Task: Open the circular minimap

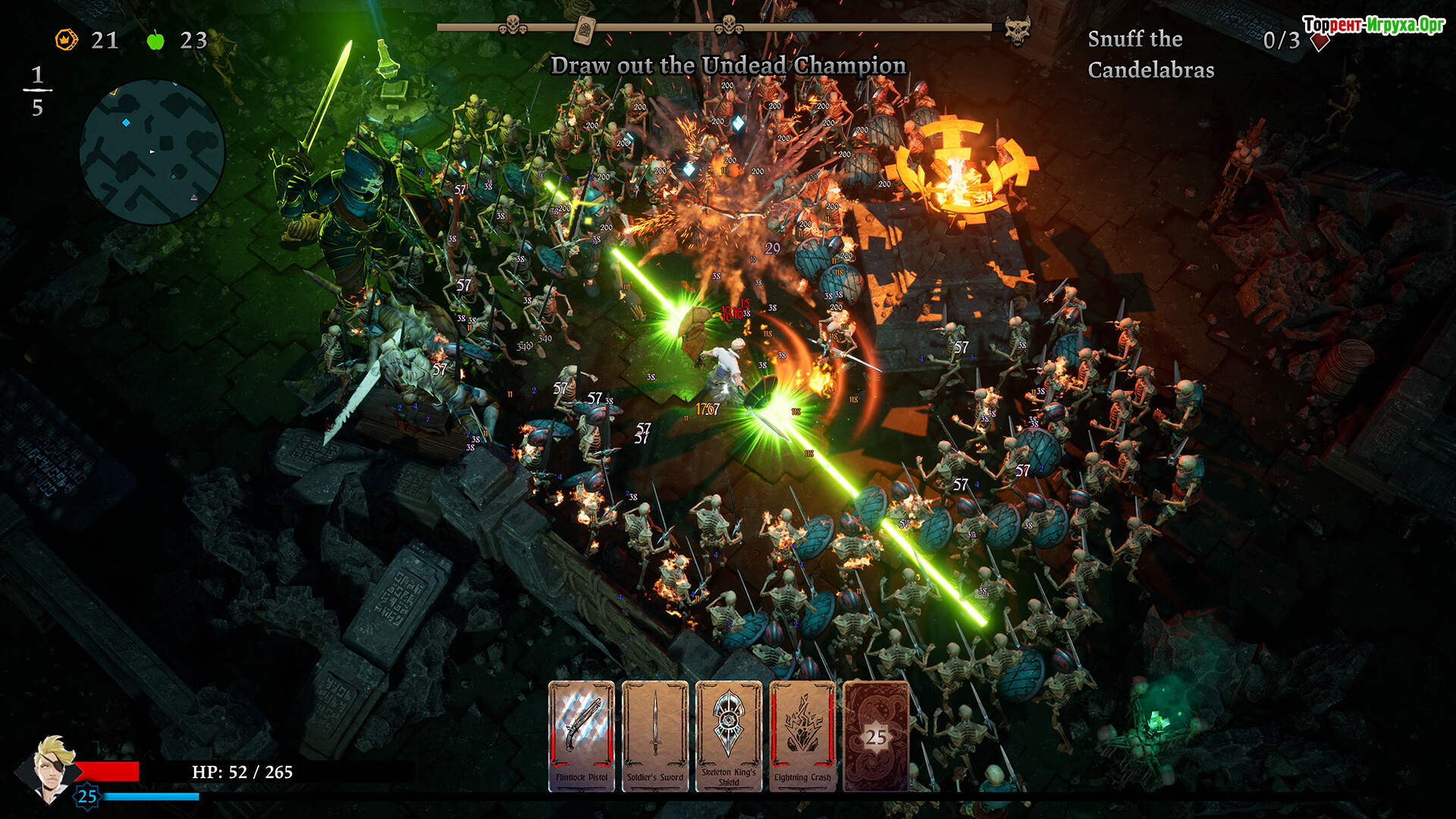Action: click(152, 152)
